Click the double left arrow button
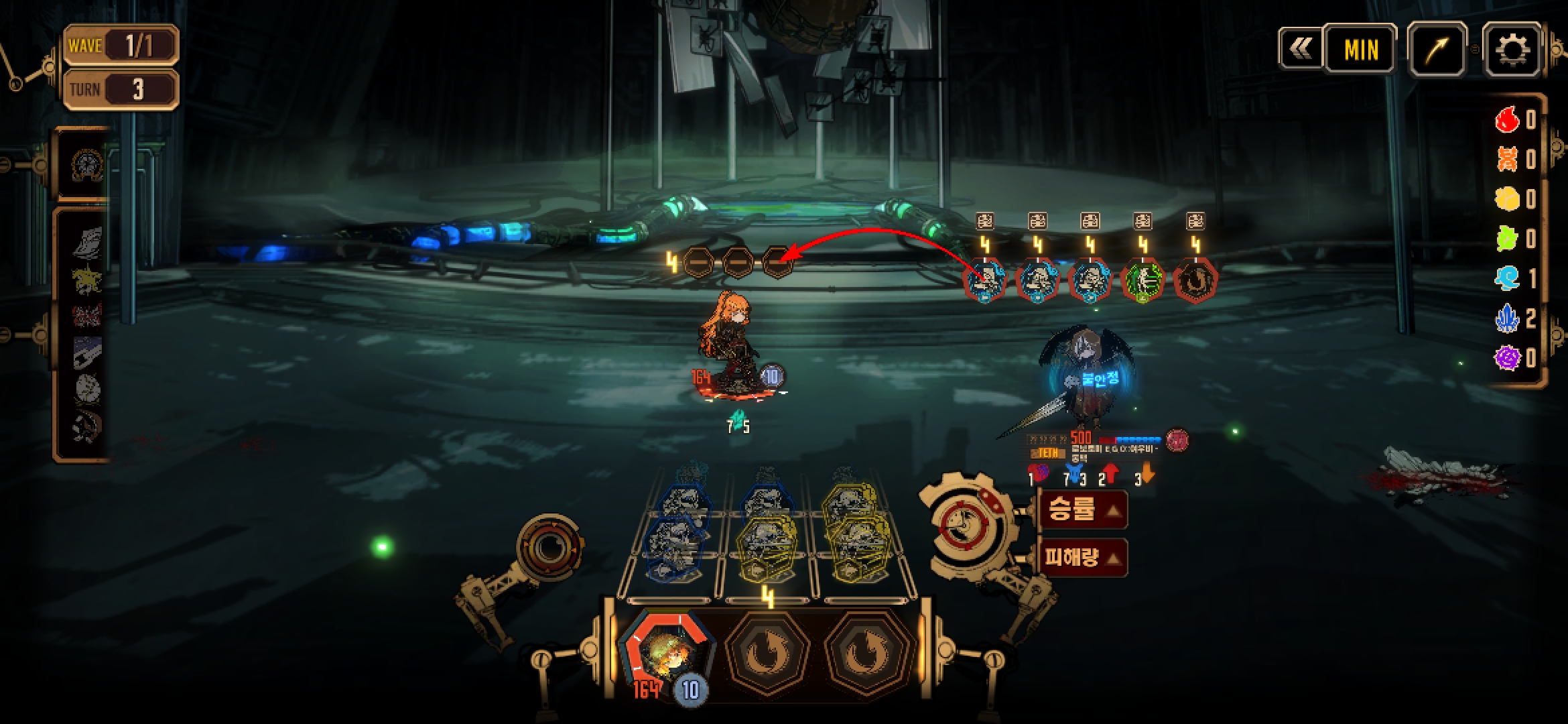 1301,48
